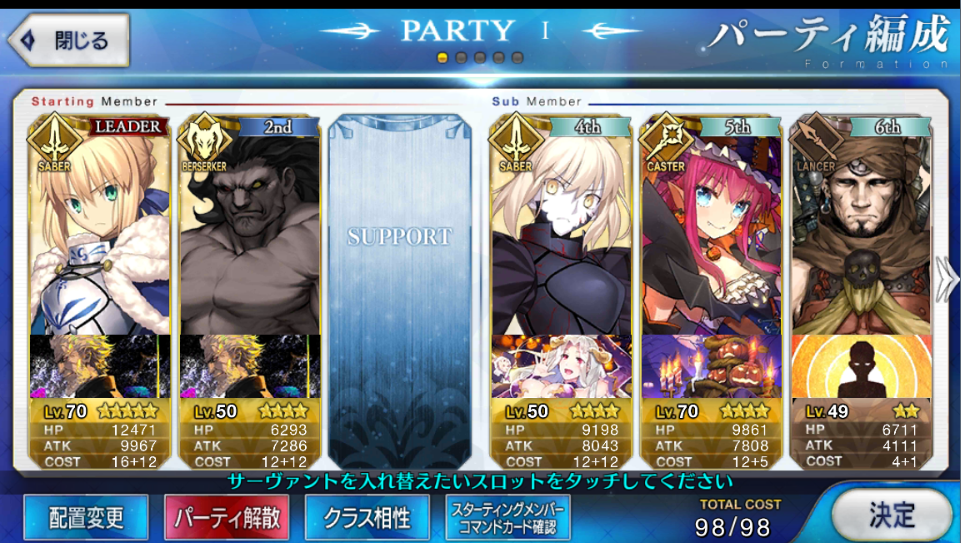This screenshot has height=543, width=961.
Task: Show the クラス相性 class affinity chart
Action: (x=367, y=517)
